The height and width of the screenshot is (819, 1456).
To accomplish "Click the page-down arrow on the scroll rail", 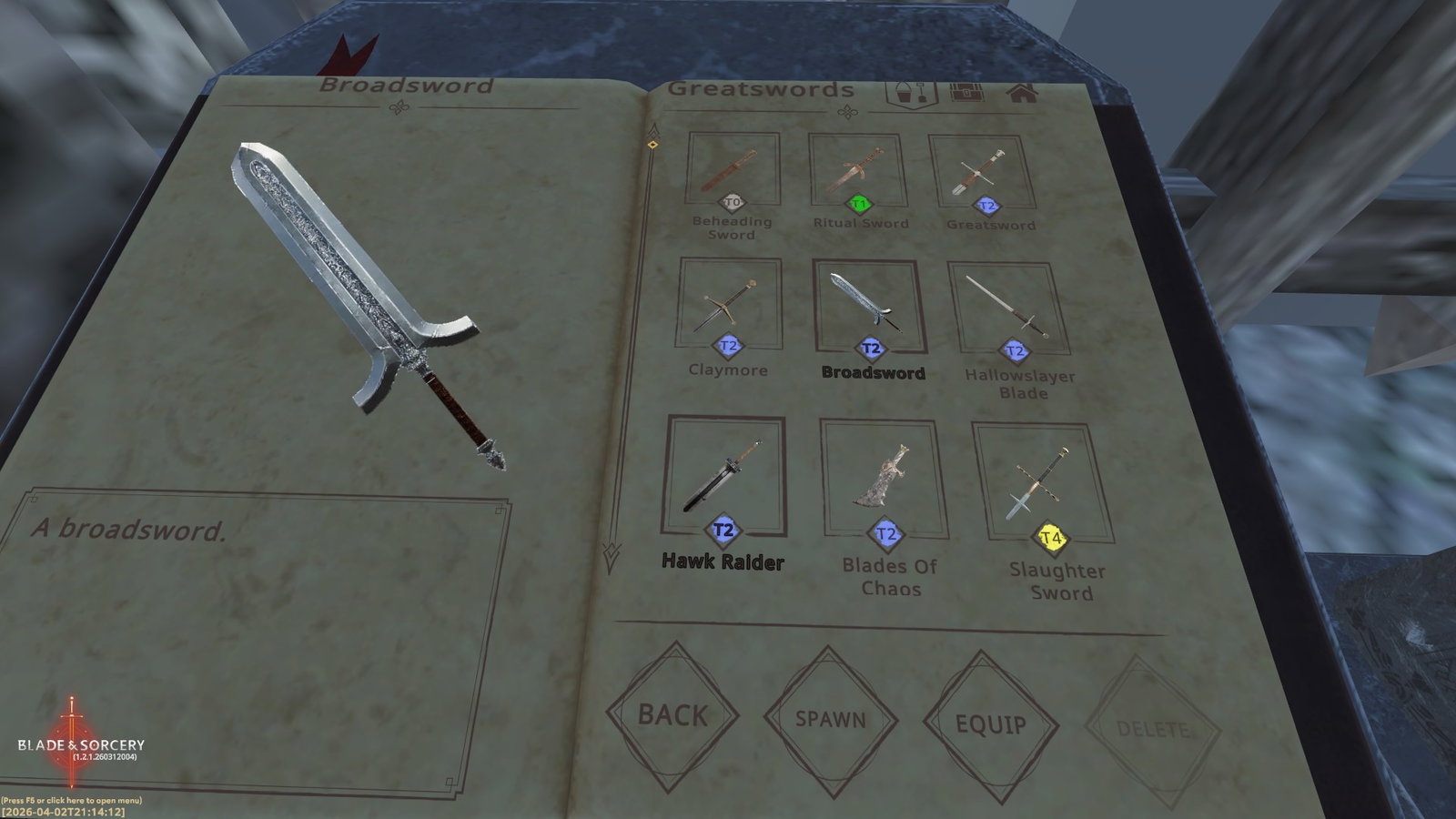I will click(x=611, y=557).
